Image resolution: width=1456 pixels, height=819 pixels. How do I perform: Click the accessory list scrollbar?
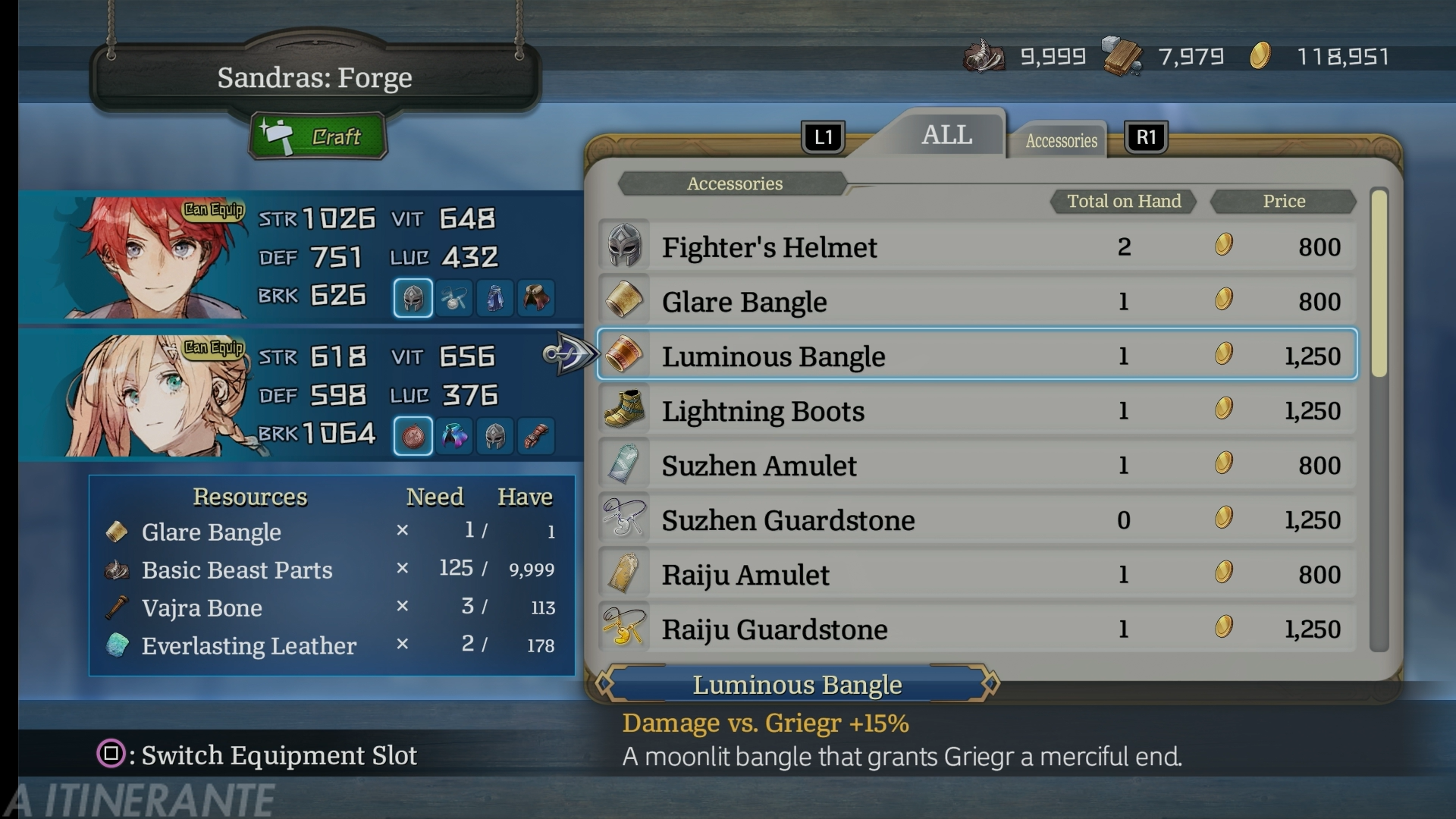tap(1379, 284)
